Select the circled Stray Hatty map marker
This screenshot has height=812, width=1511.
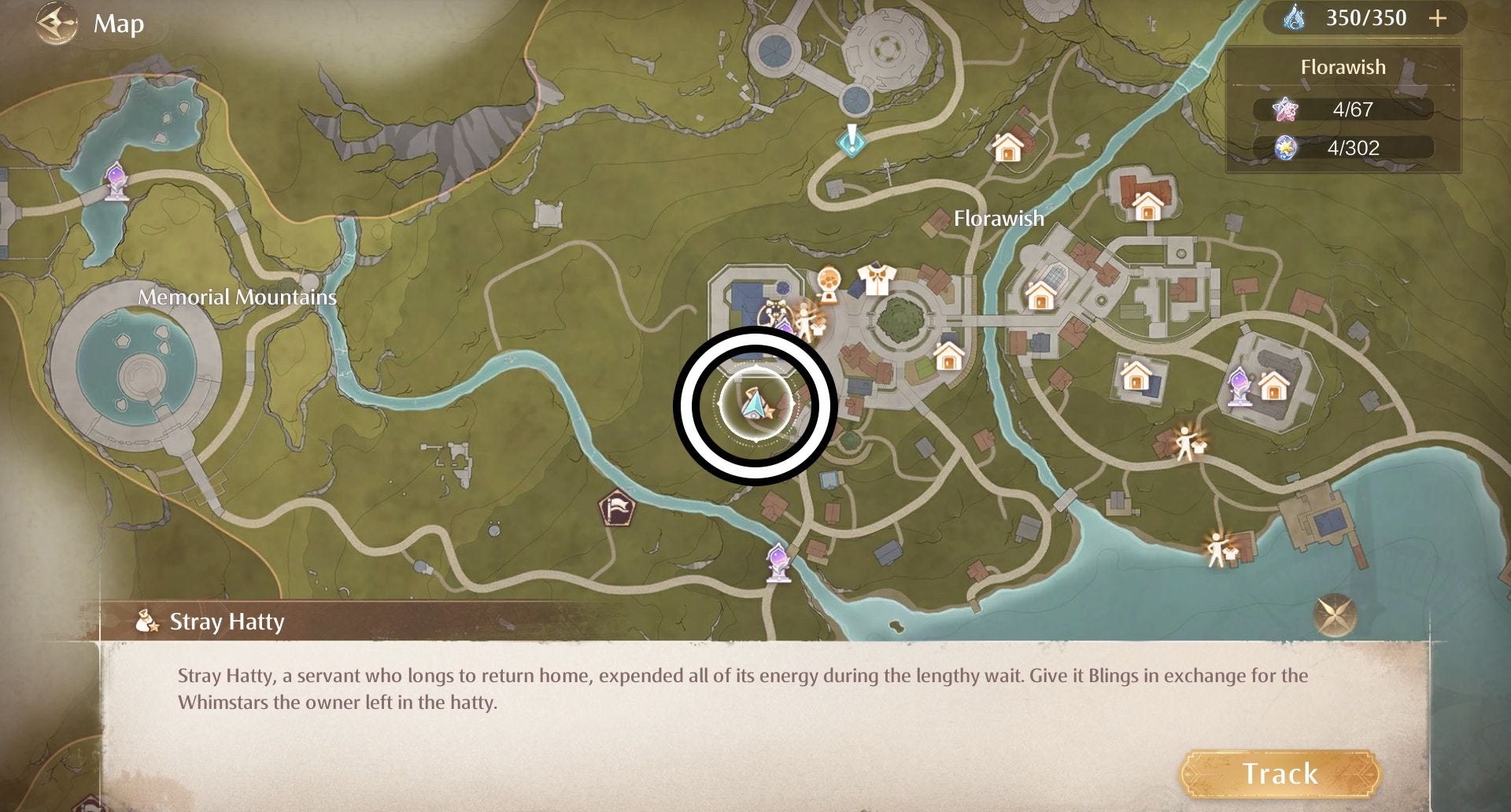coord(754,405)
